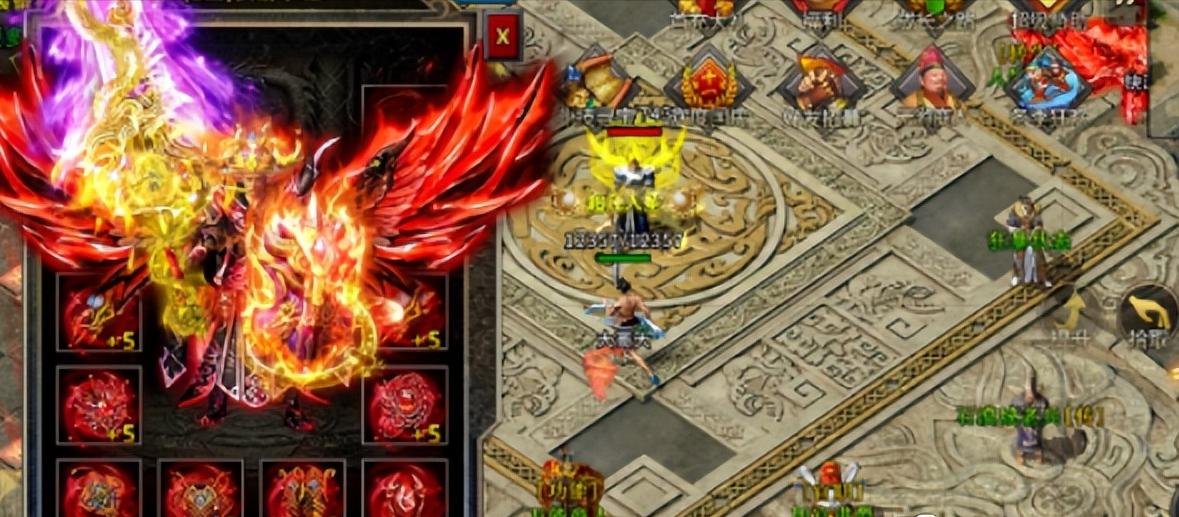Select the +5 blade slot left of character
The image size is (1179, 517).
tap(98, 310)
